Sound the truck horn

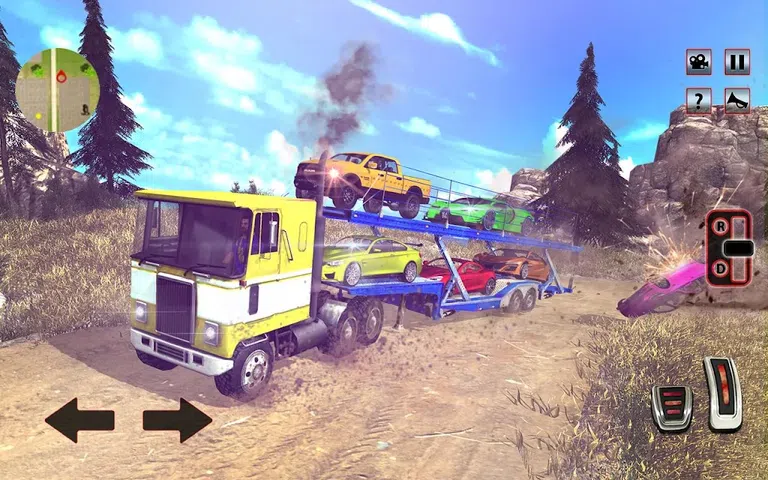[x=737, y=100]
